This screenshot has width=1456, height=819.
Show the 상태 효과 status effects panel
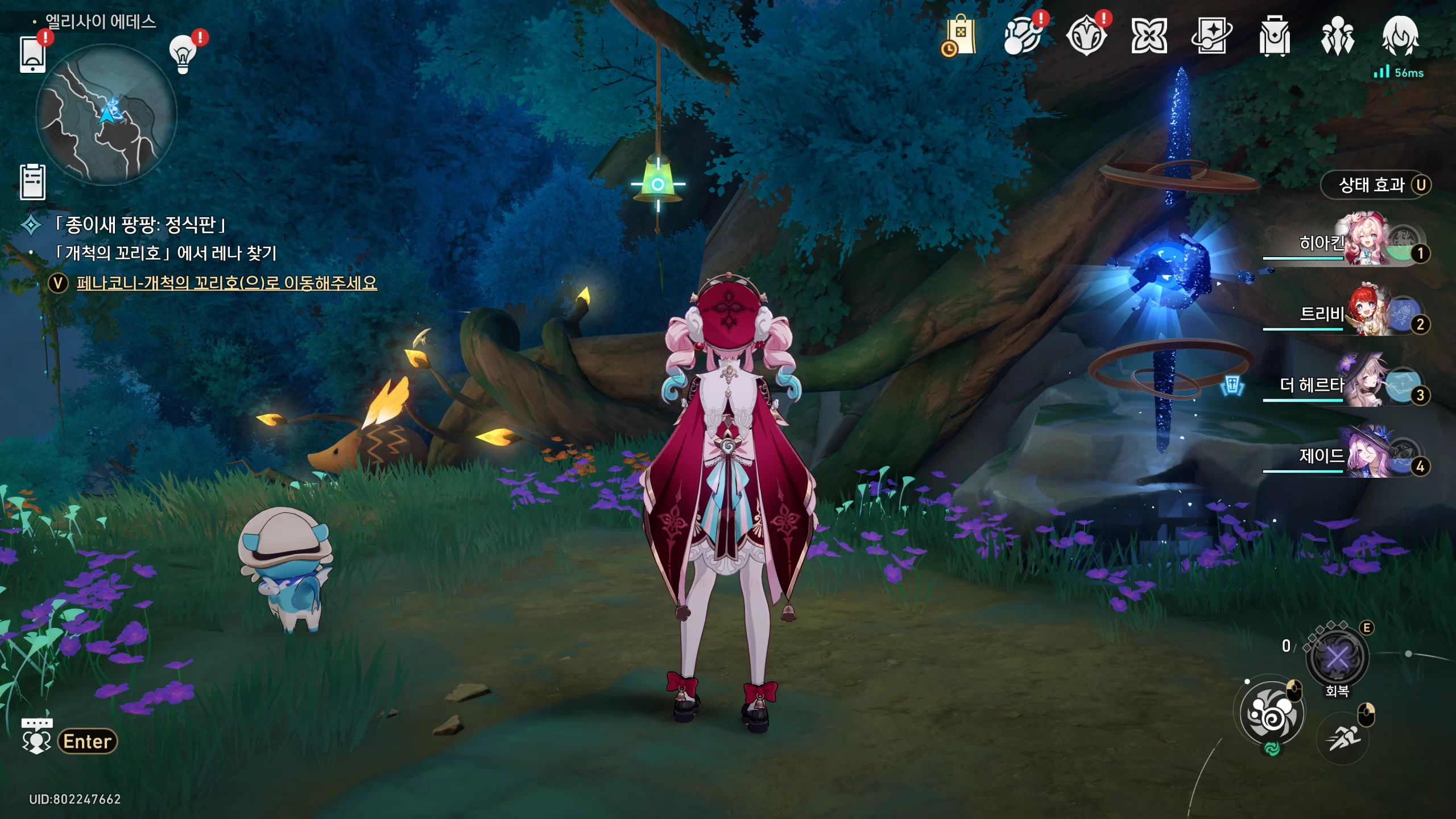1375,185
